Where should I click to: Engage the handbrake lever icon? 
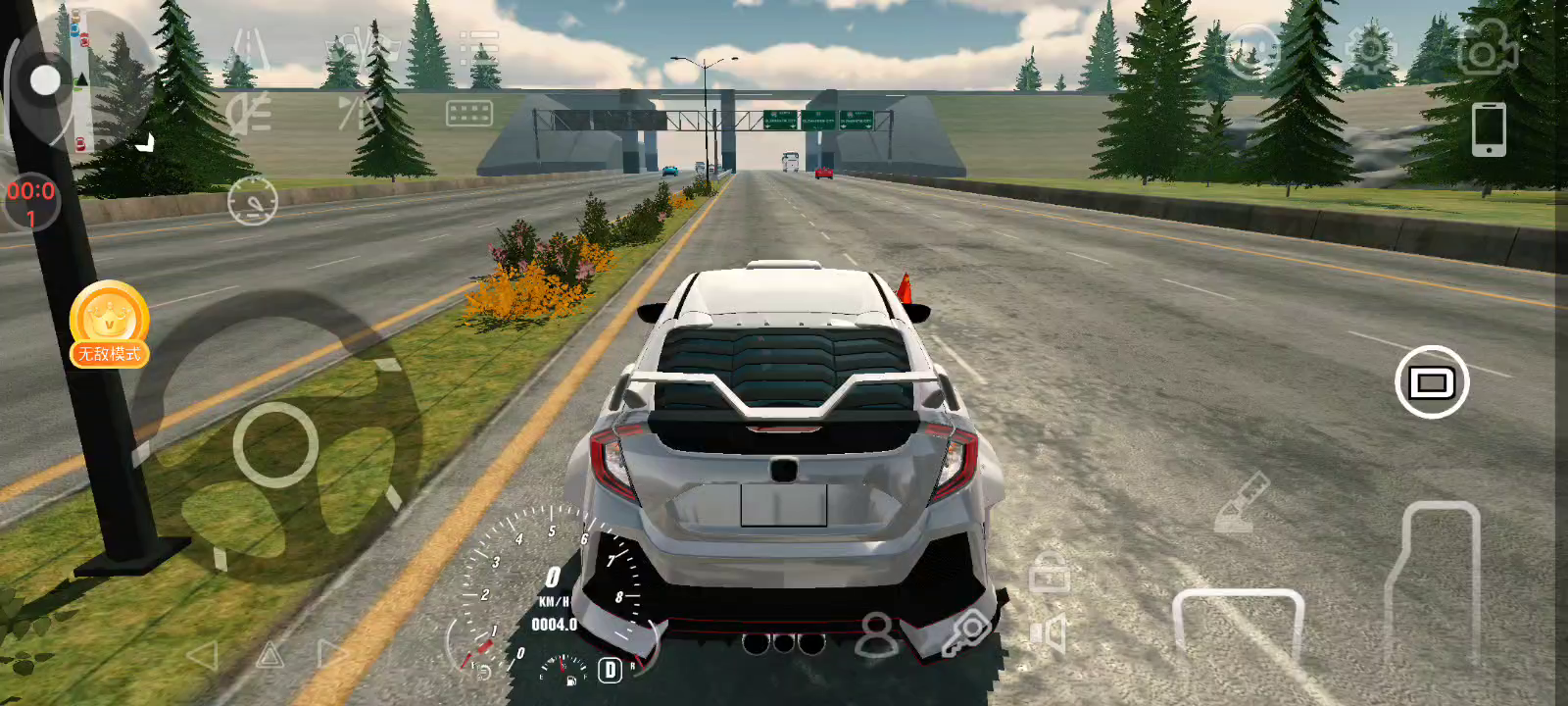[1241, 503]
